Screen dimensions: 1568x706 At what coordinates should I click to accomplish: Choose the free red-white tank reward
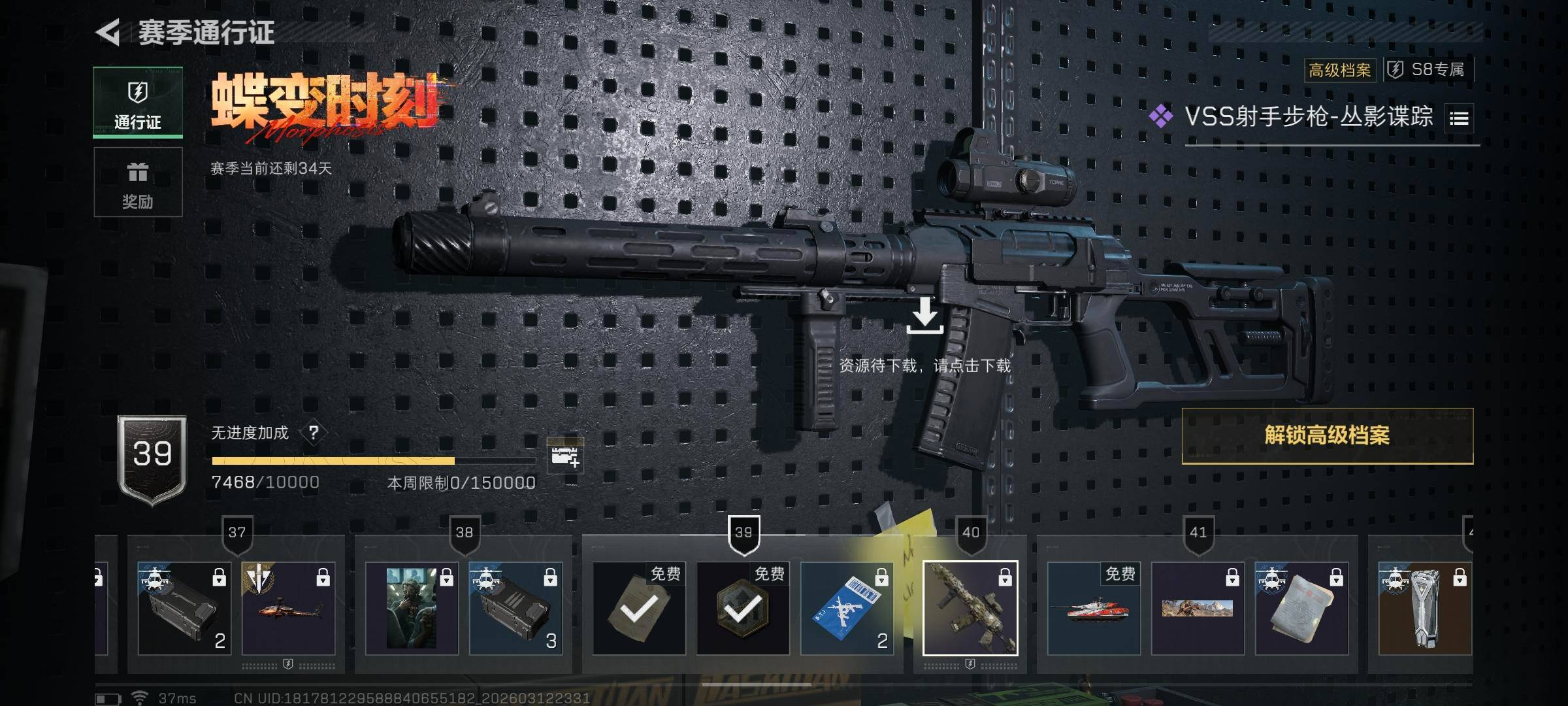[1094, 609]
